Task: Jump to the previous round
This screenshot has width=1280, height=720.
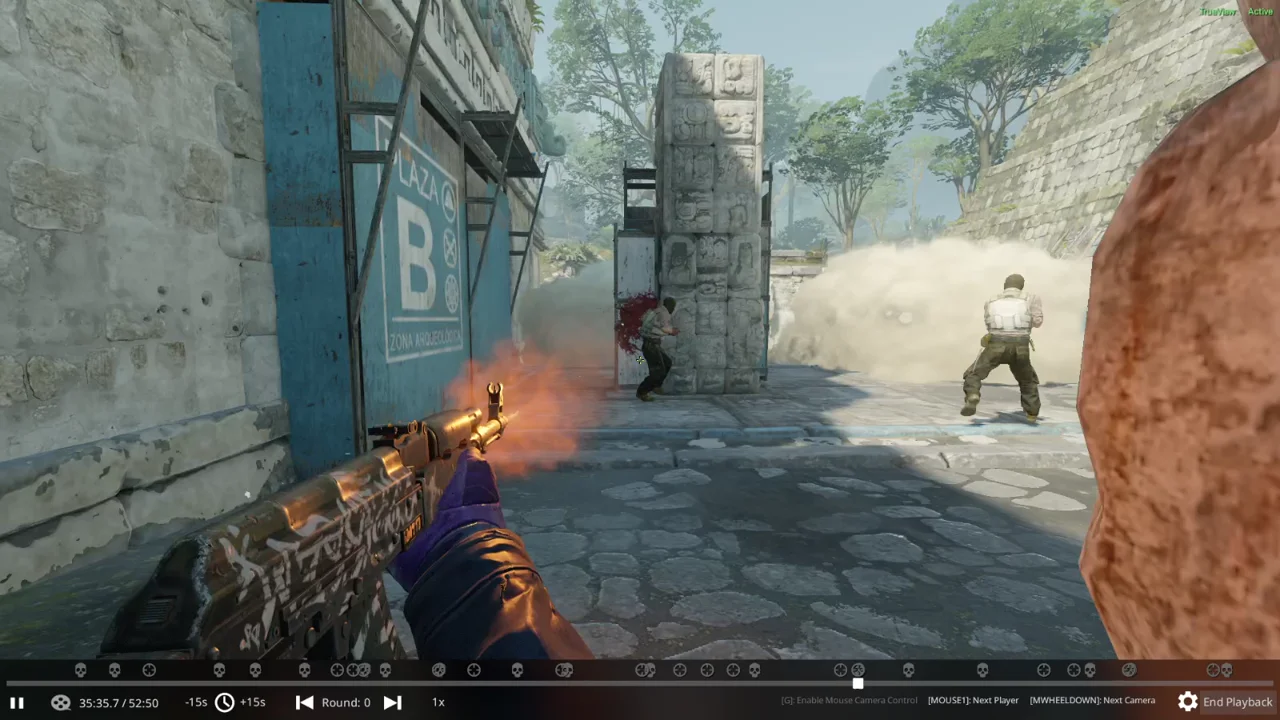Action: tap(305, 702)
